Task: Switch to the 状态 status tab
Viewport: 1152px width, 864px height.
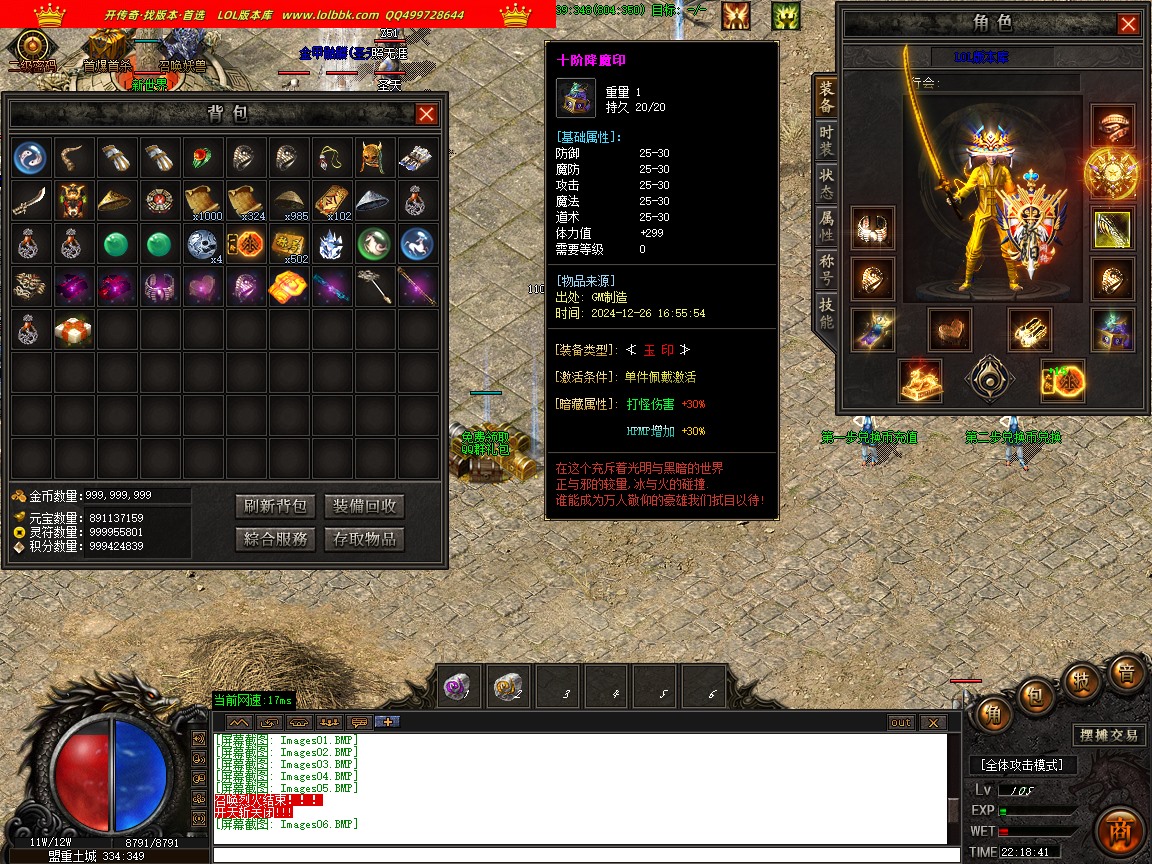Action: coord(826,183)
